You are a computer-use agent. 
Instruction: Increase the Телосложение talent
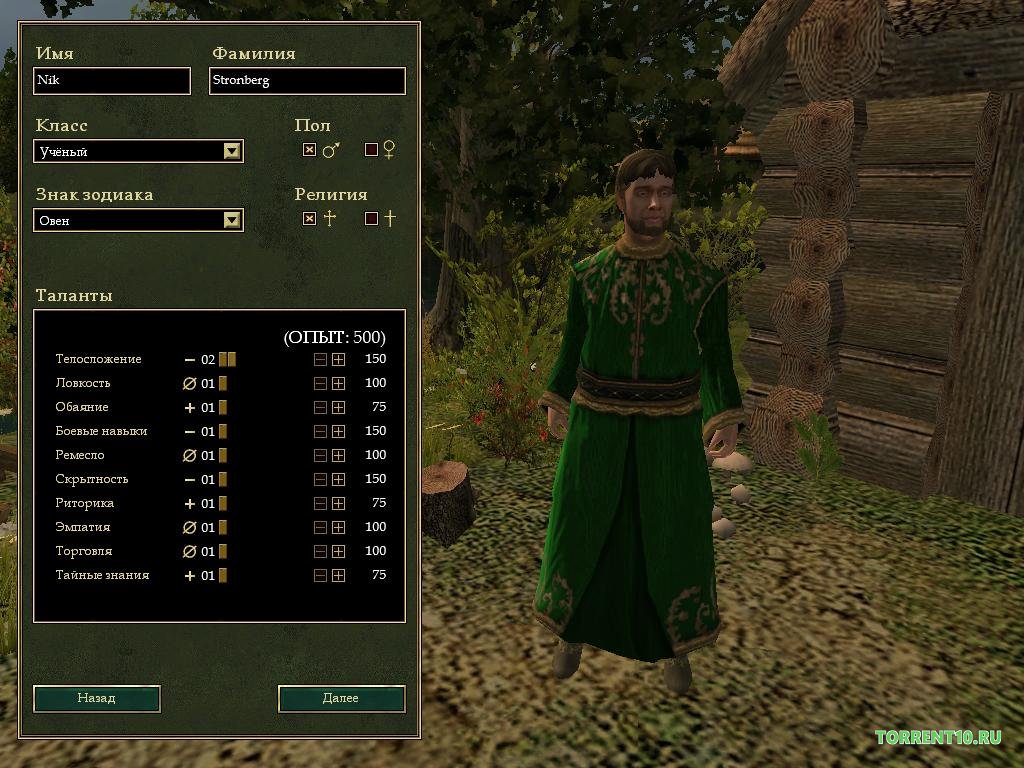(339, 359)
